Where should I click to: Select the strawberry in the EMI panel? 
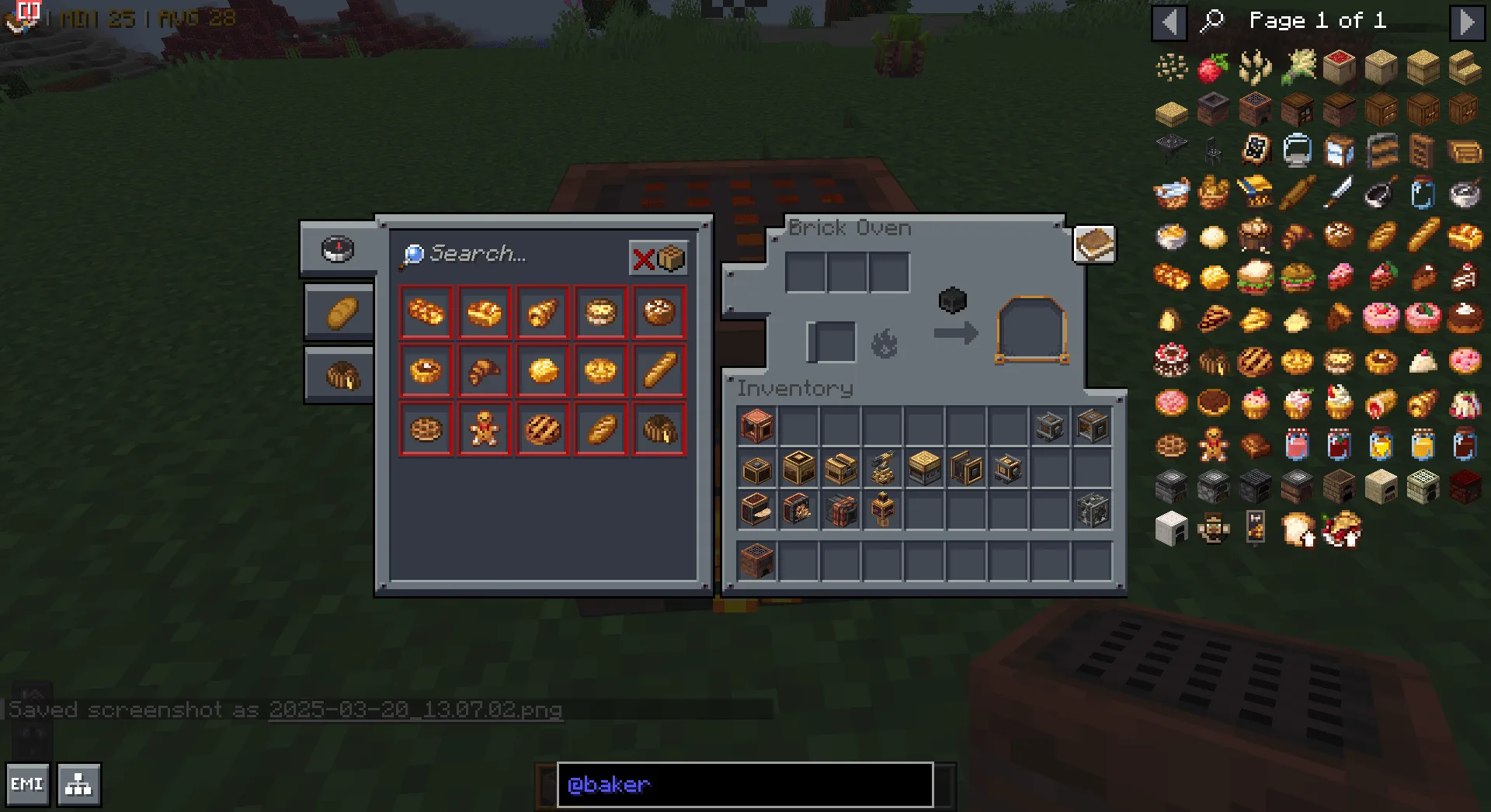click(1213, 68)
